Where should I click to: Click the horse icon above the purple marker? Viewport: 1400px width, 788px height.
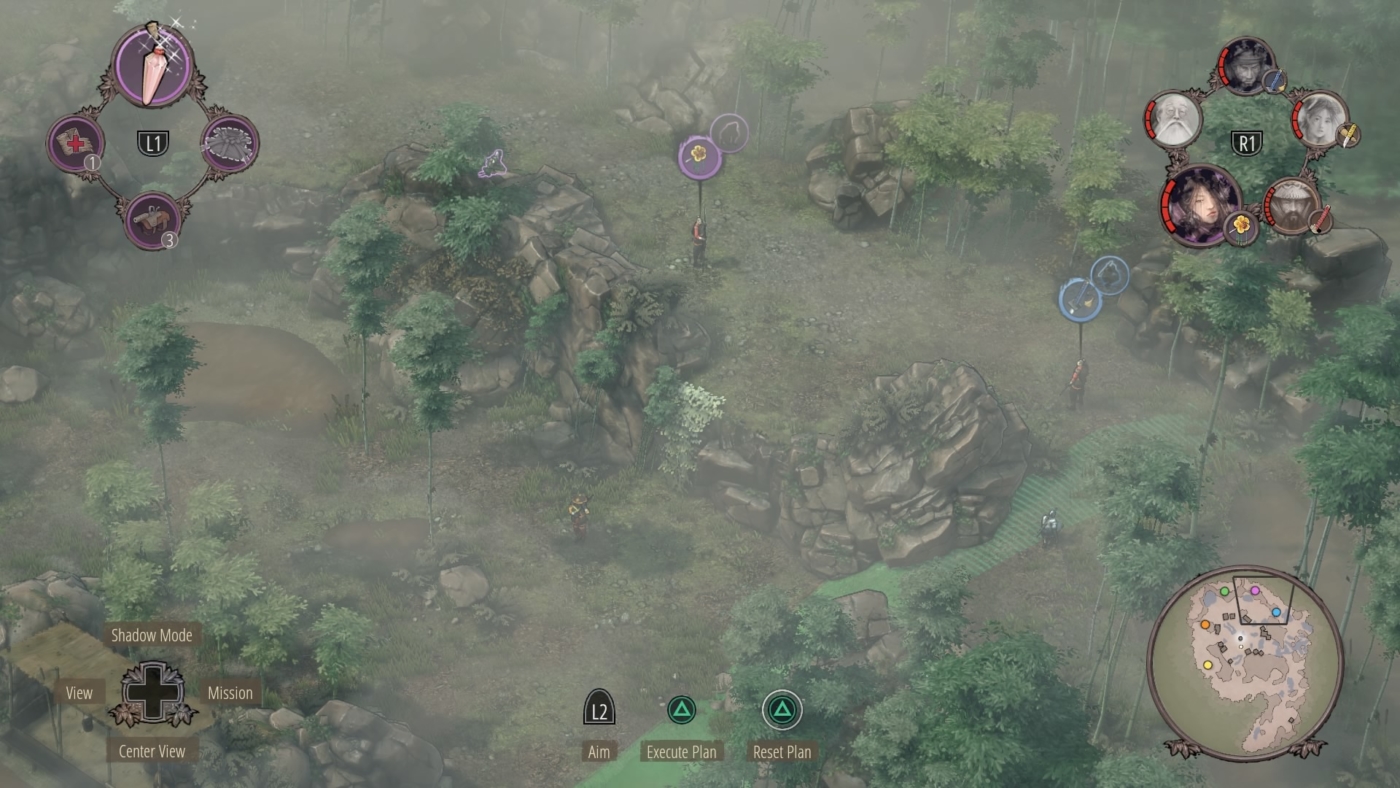pos(728,131)
